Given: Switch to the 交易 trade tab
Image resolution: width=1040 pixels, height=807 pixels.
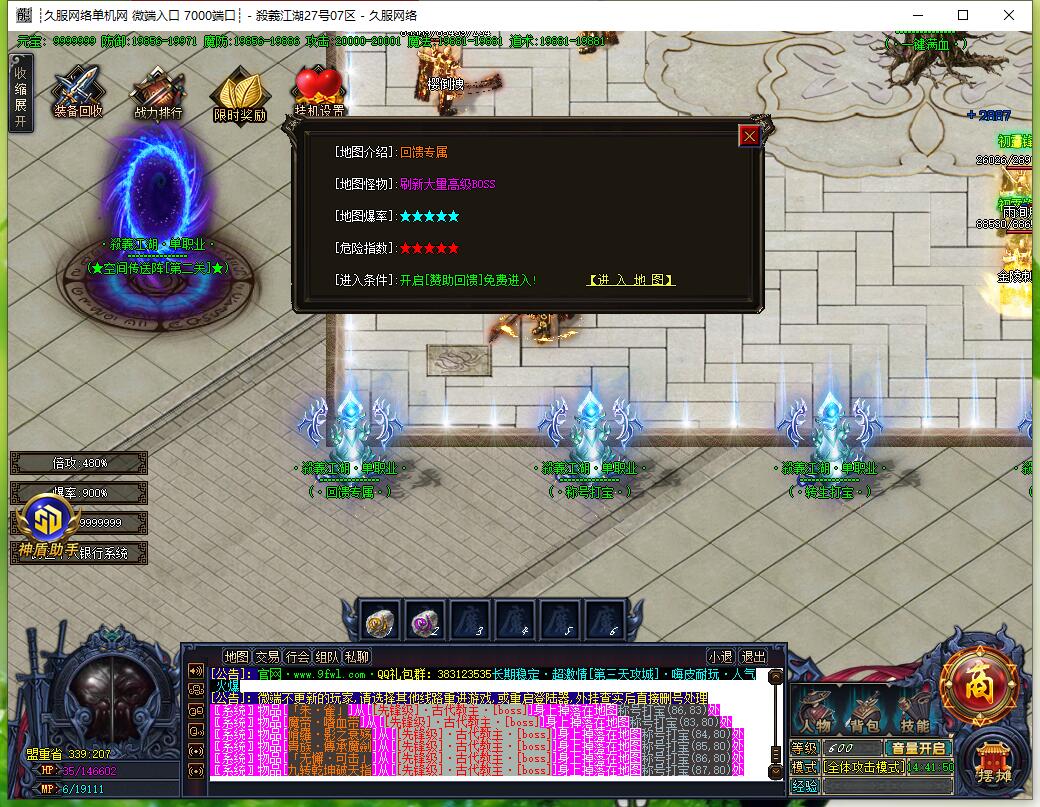Looking at the screenshot, I should click(267, 657).
